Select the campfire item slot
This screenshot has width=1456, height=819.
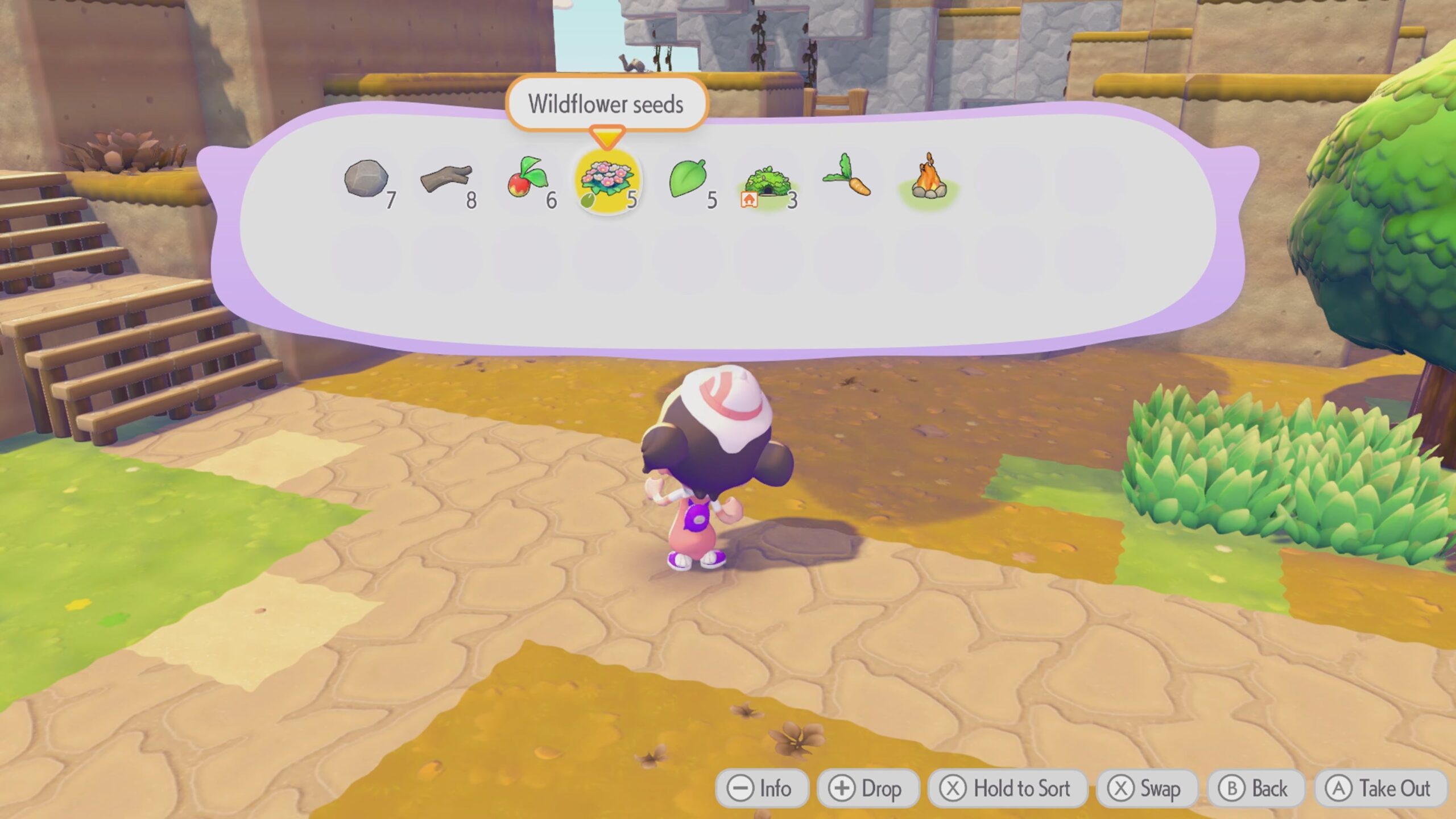[x=928, y=179]
